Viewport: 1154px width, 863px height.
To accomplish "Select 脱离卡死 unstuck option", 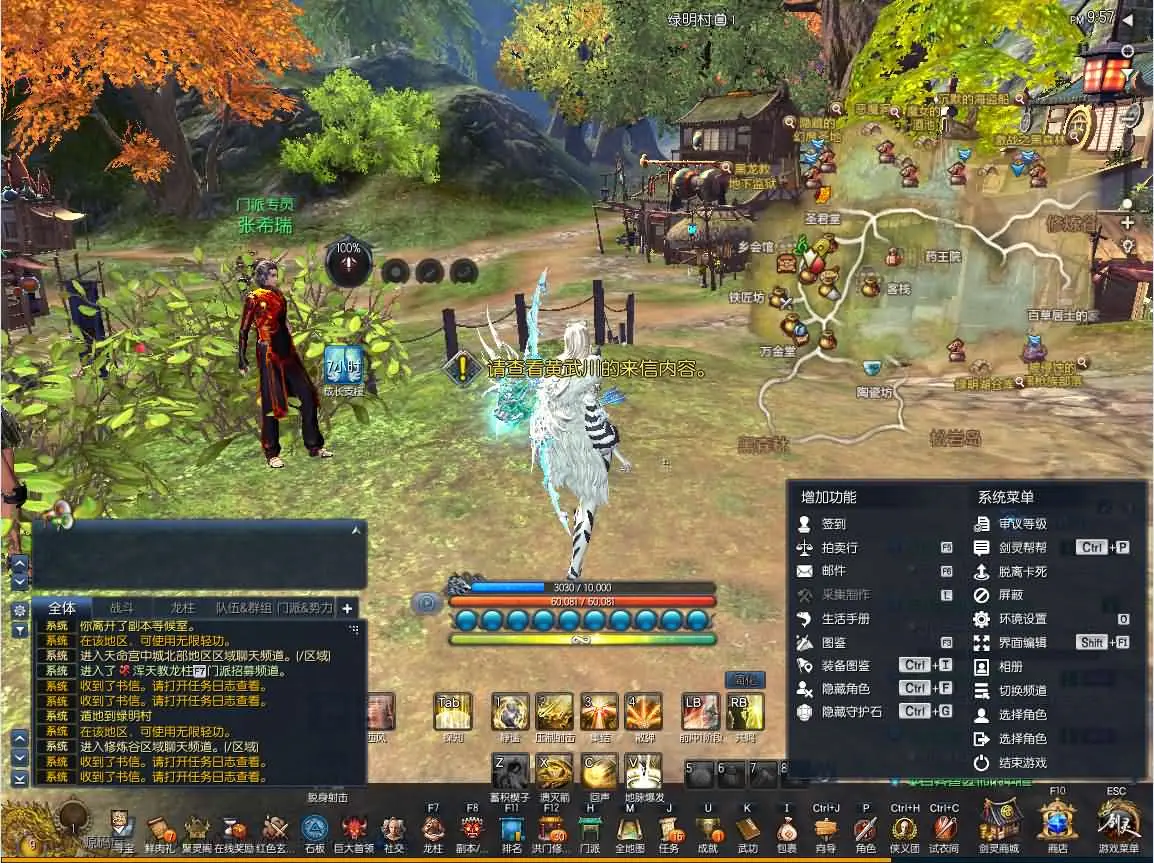I will pyautogui.click(x=1022, y=572).
